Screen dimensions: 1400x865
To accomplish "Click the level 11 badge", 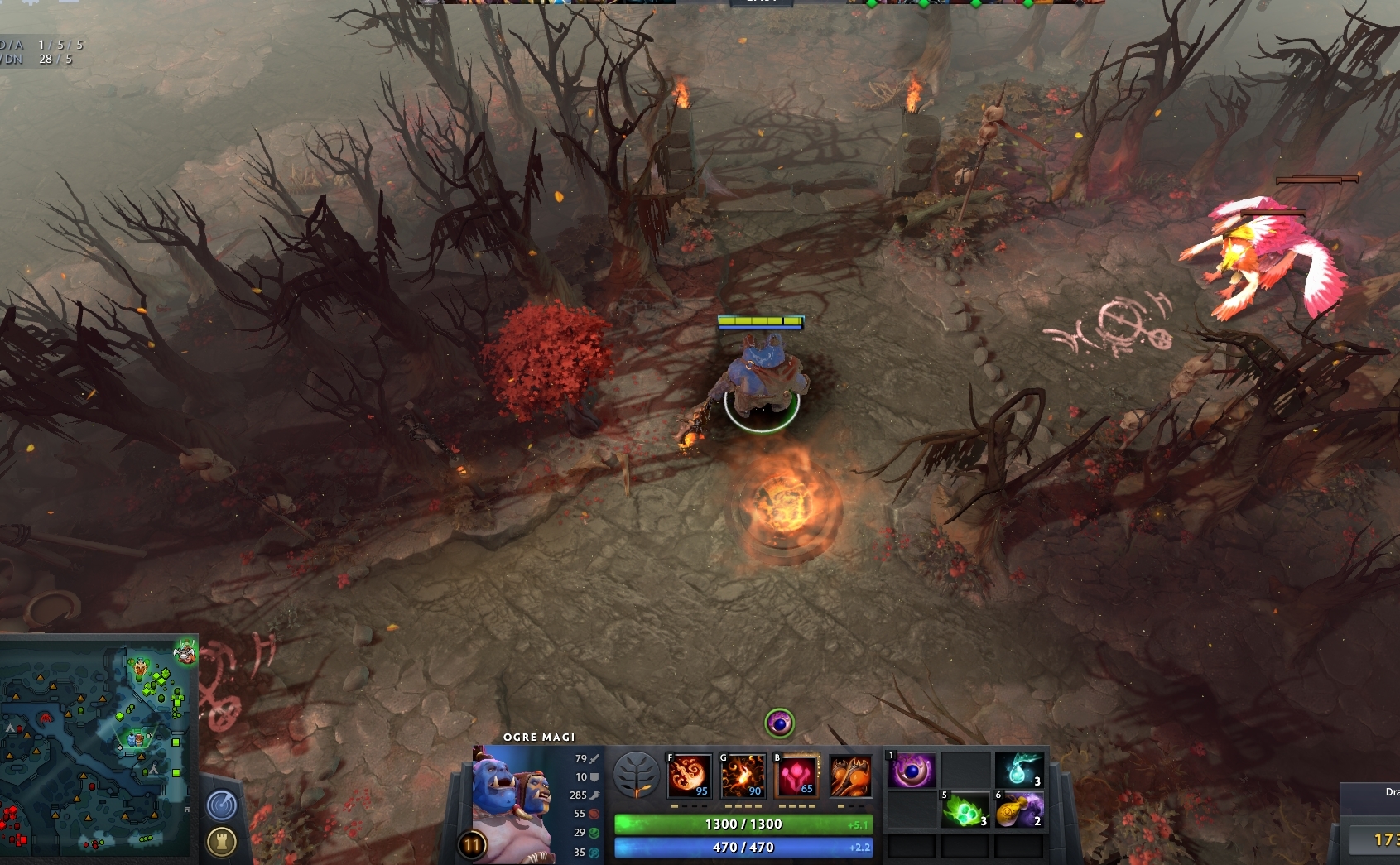I will click(472, 845).
